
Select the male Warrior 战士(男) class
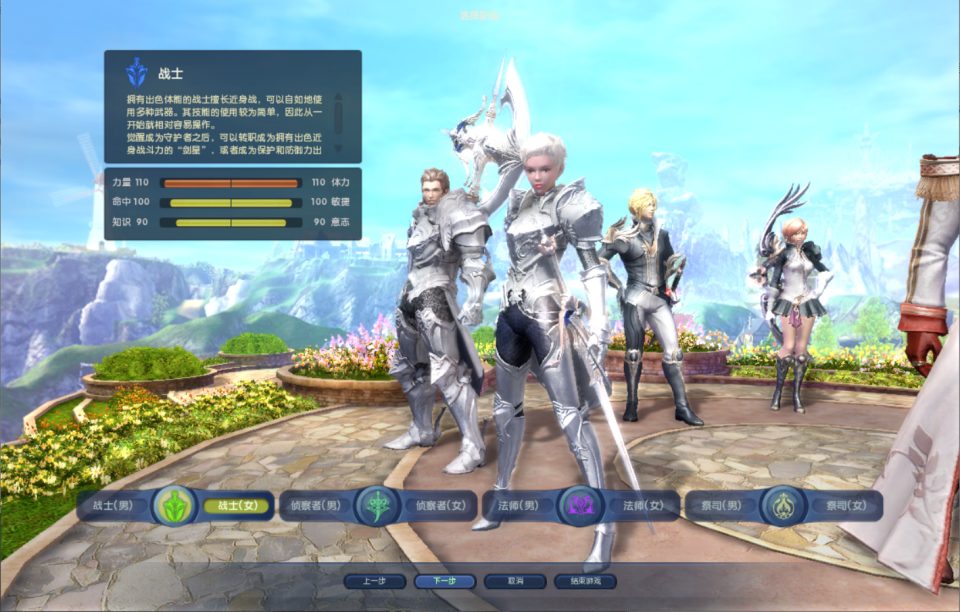tap(112, 506)
